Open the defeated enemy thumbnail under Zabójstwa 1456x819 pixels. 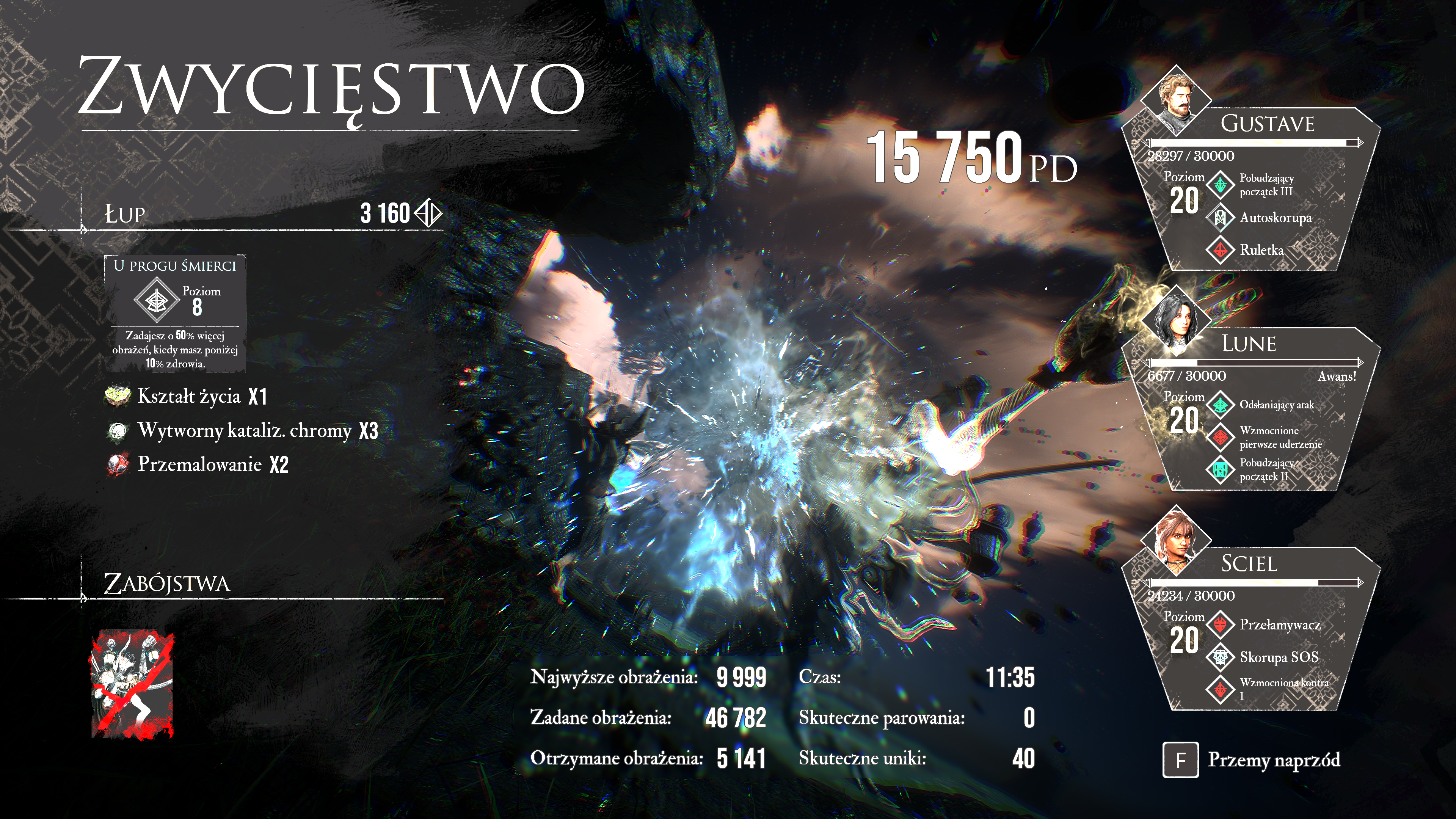click(x=133, y=684)
